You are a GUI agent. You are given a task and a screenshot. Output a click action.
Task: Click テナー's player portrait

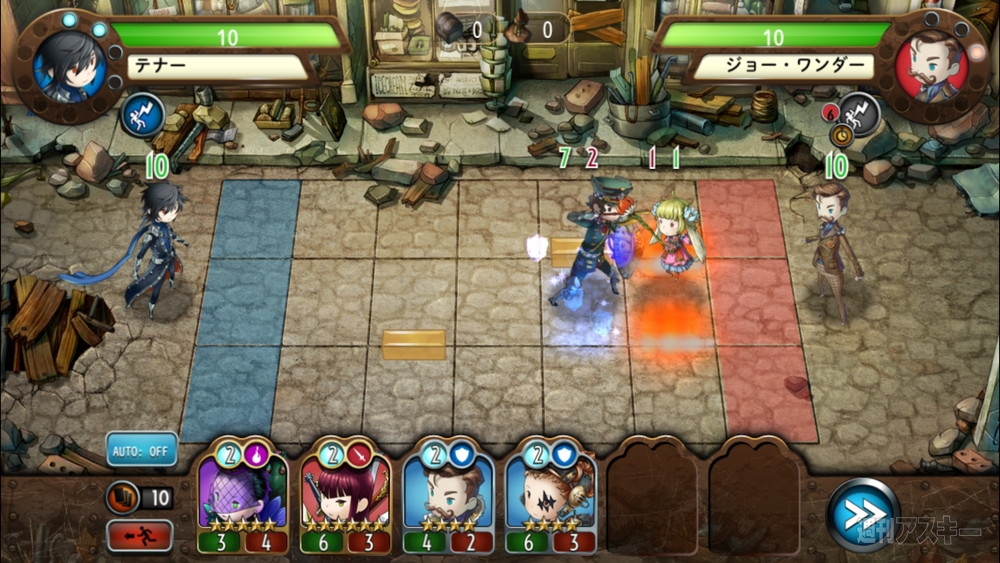click(65, 63)
